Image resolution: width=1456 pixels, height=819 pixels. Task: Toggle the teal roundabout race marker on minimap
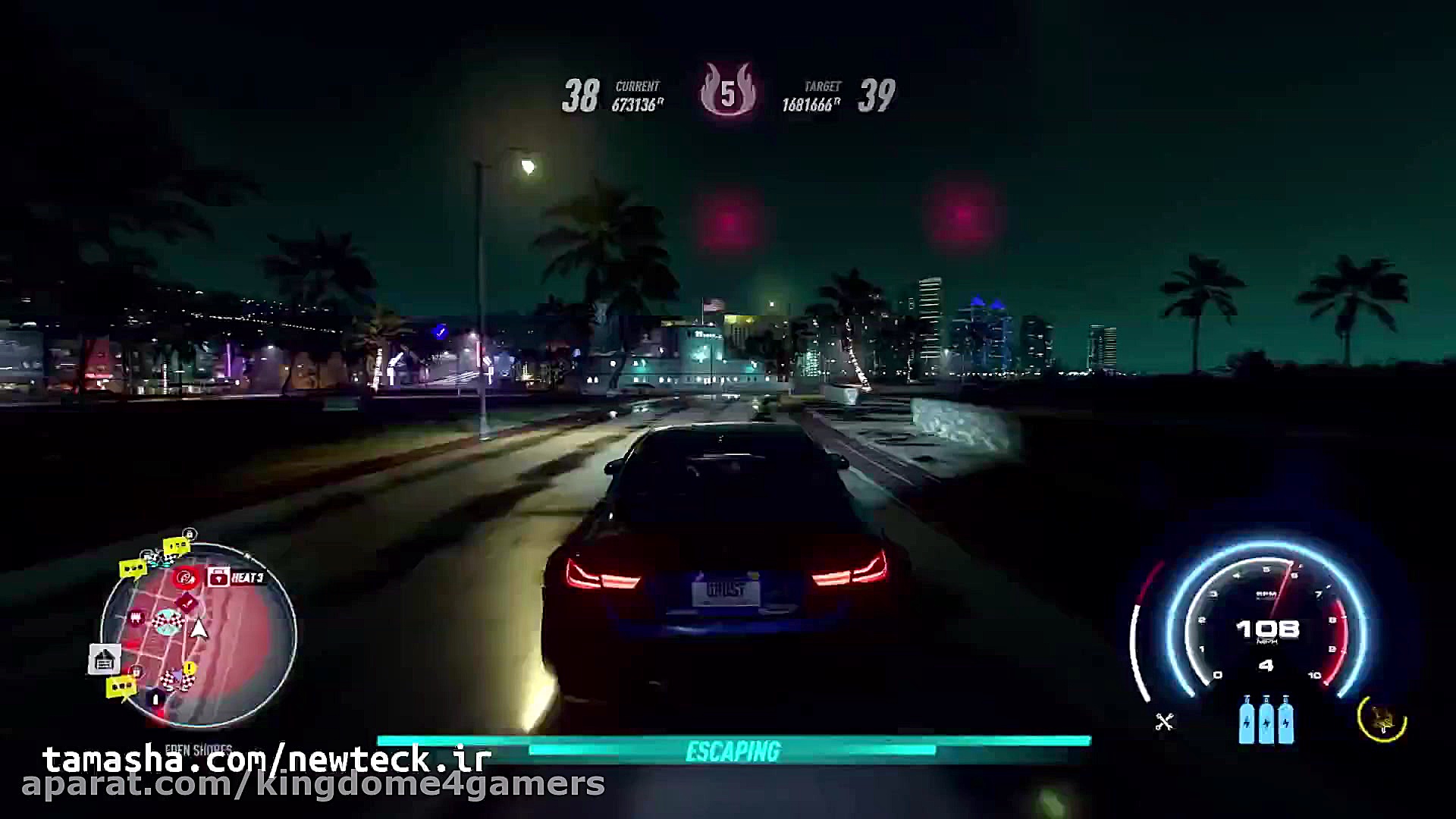coord(168,622)
